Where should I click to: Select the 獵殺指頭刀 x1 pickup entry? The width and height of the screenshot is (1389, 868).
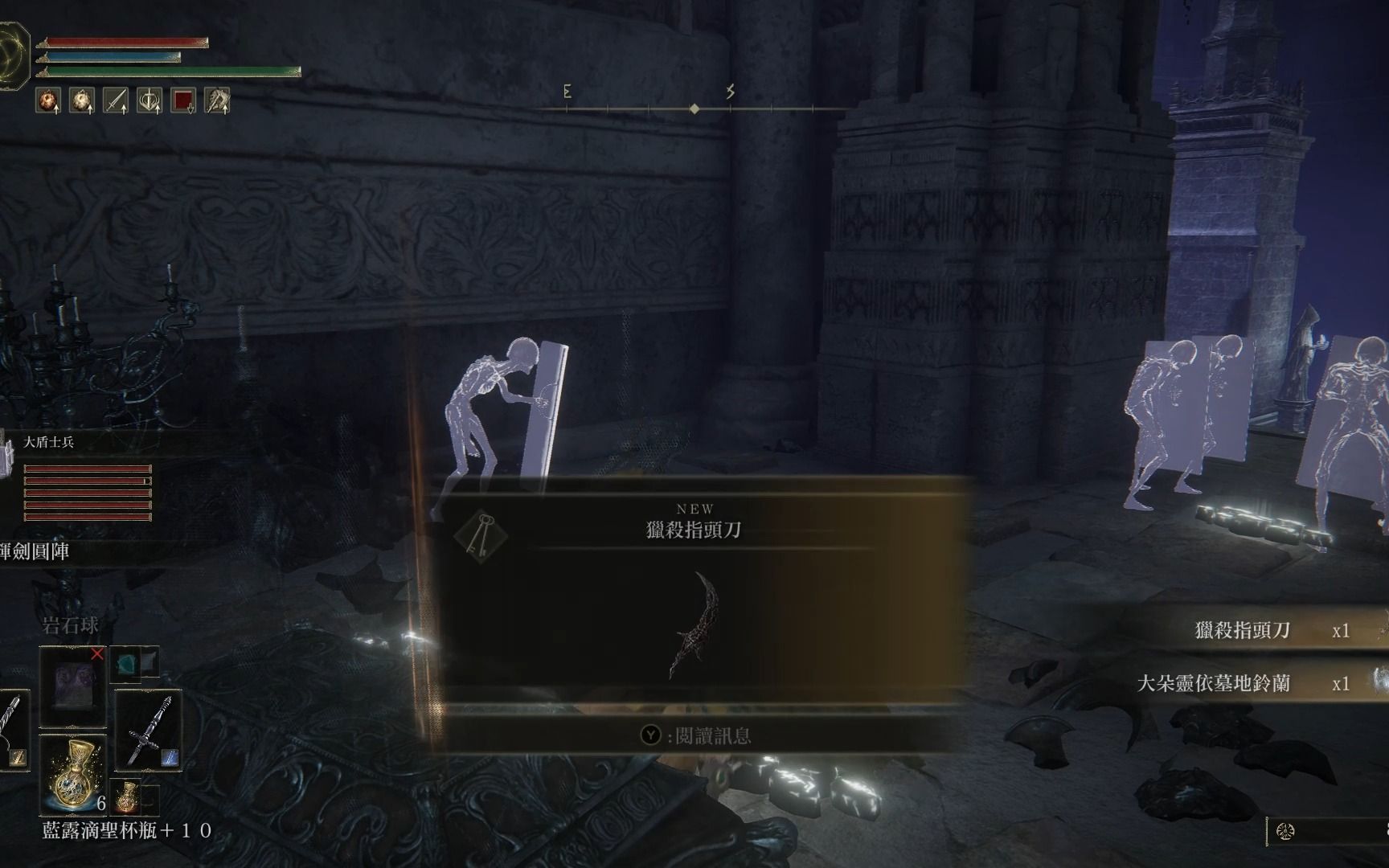[1270, 631]
